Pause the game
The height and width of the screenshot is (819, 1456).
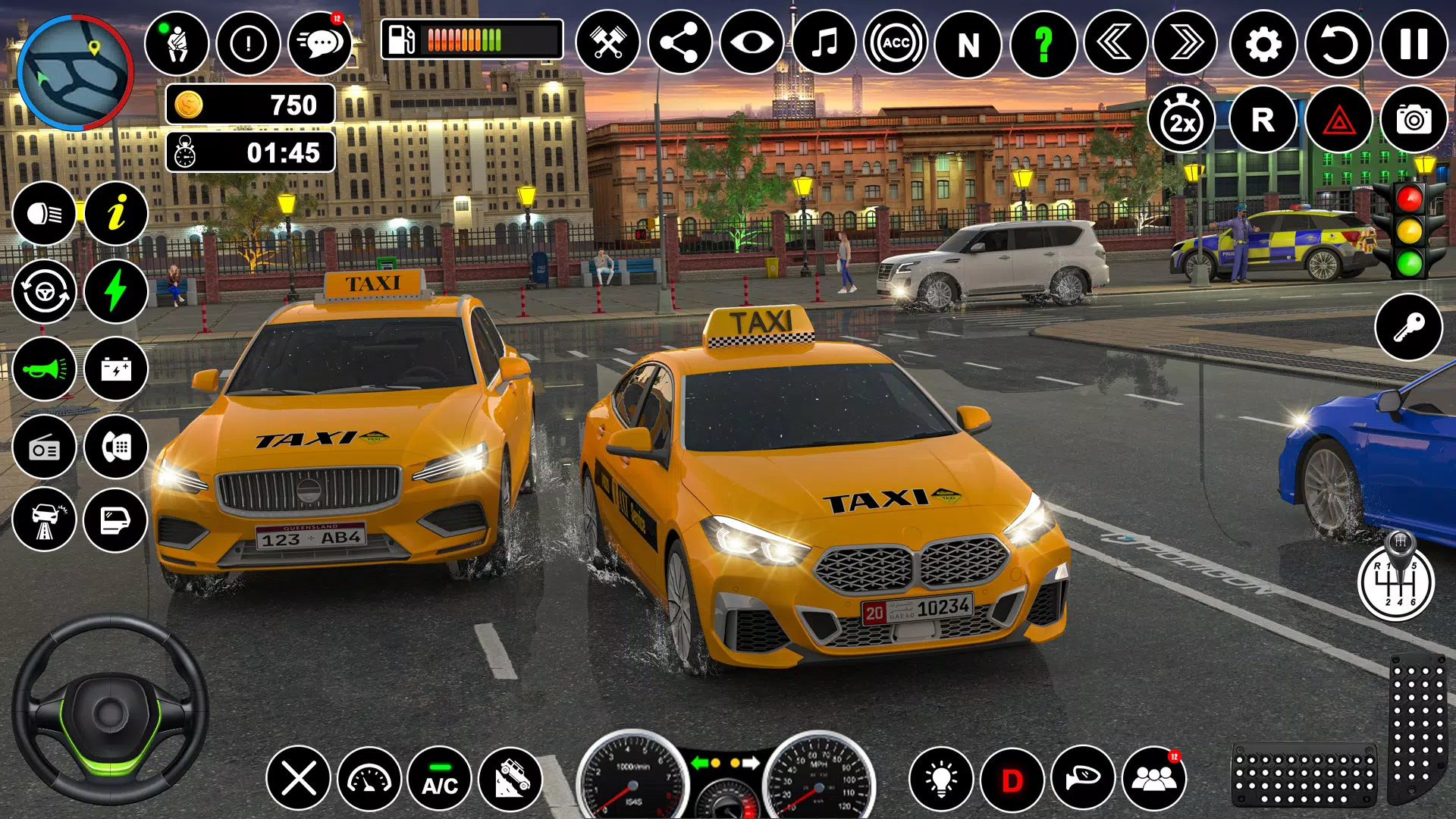click(x=1414, y=44)
